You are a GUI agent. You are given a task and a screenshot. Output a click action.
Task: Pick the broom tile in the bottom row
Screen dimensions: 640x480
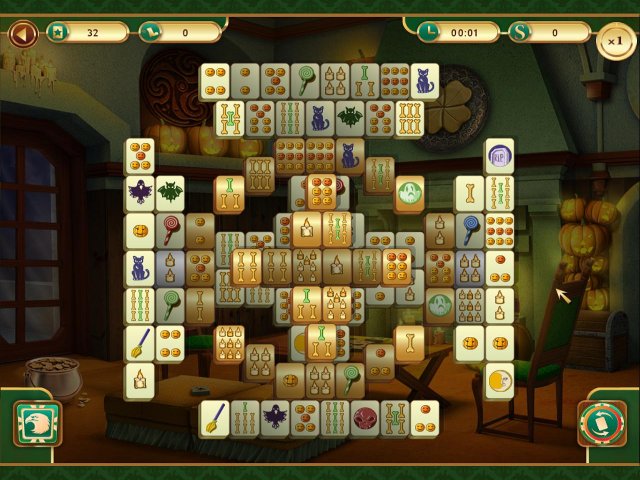point(214,417)
